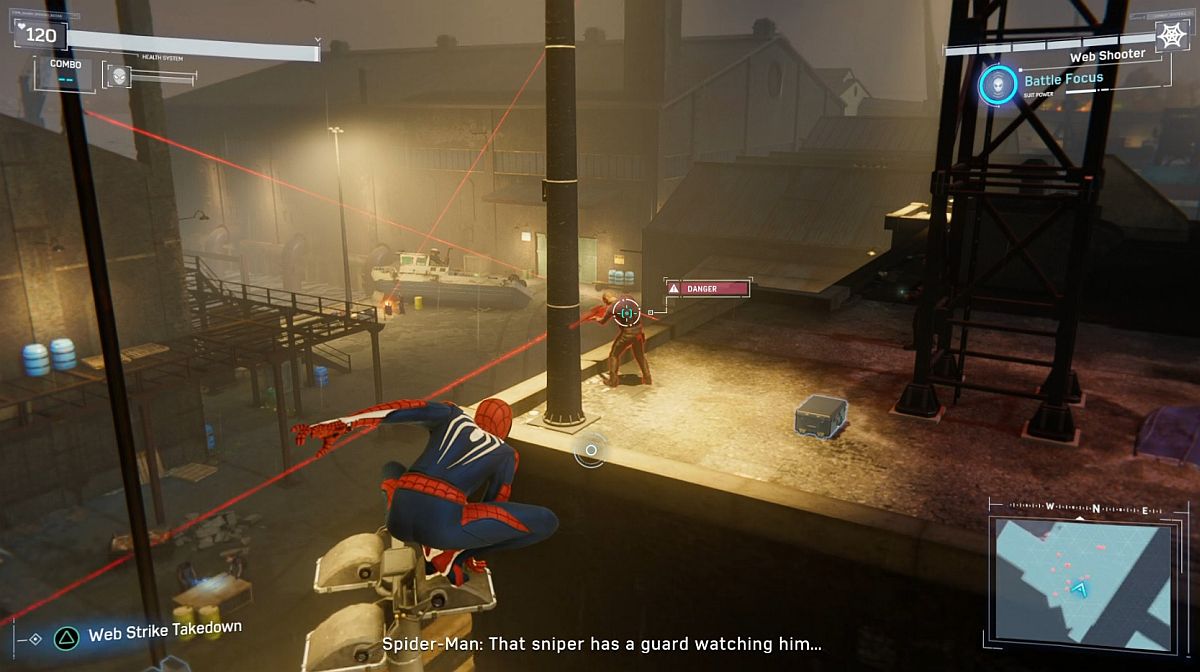Viewport: 1200px width, 672px height.
Task: Activate the Battle Focus suit power icon
Action: tap(997, 84)
